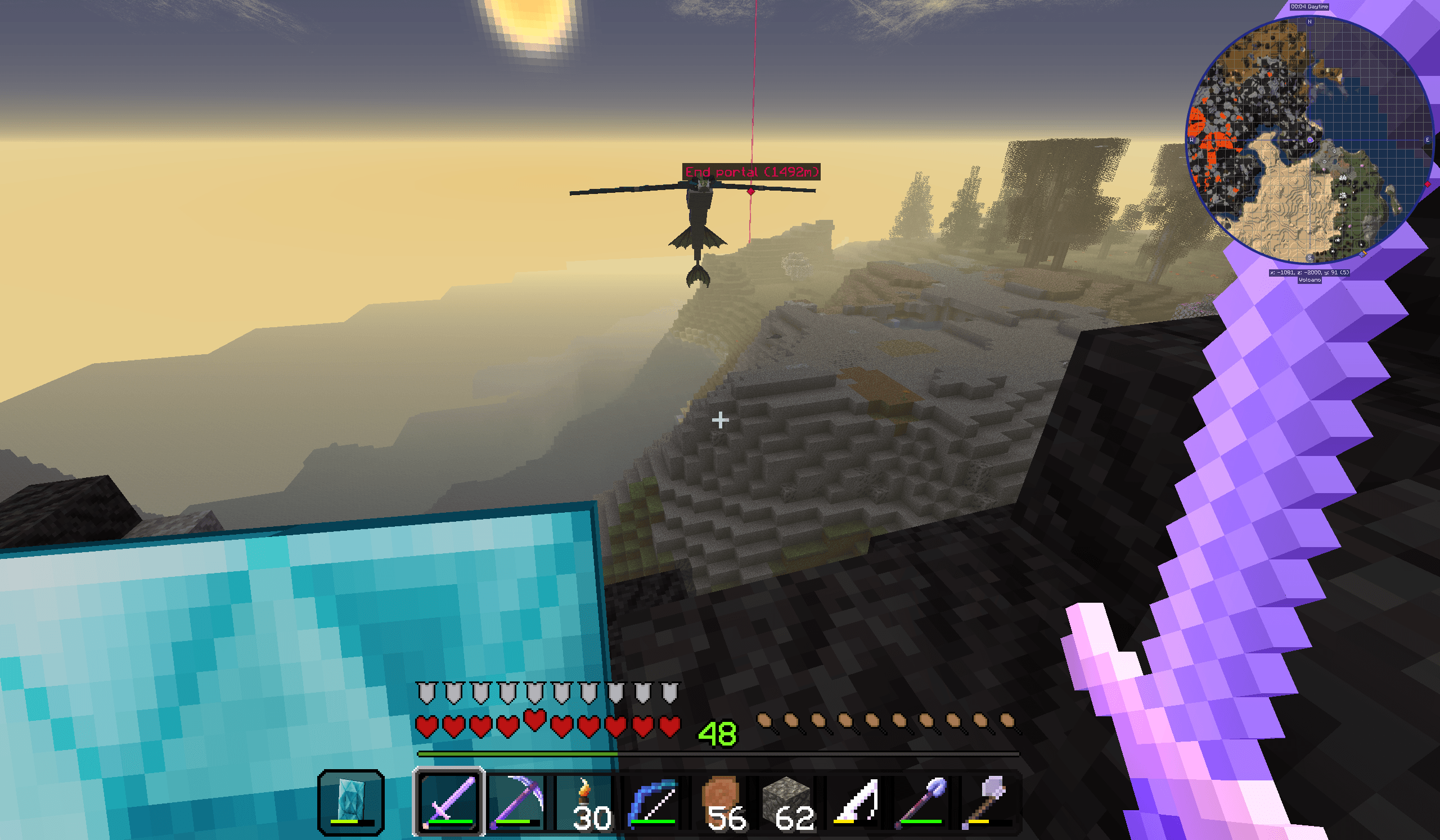The height and width of the screenshot is (840, 1440).
Task: Click the N compass marker on the minimap
Action: click(1309, 21)
